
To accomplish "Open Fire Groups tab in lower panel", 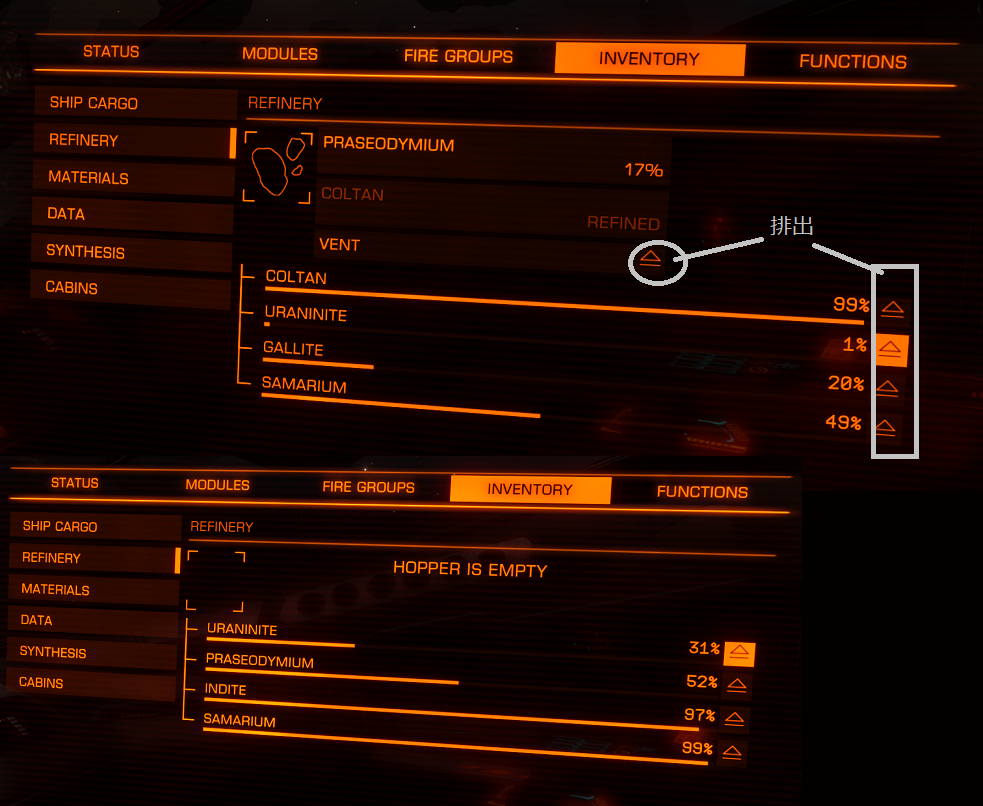I will click(x=368, y=487).
